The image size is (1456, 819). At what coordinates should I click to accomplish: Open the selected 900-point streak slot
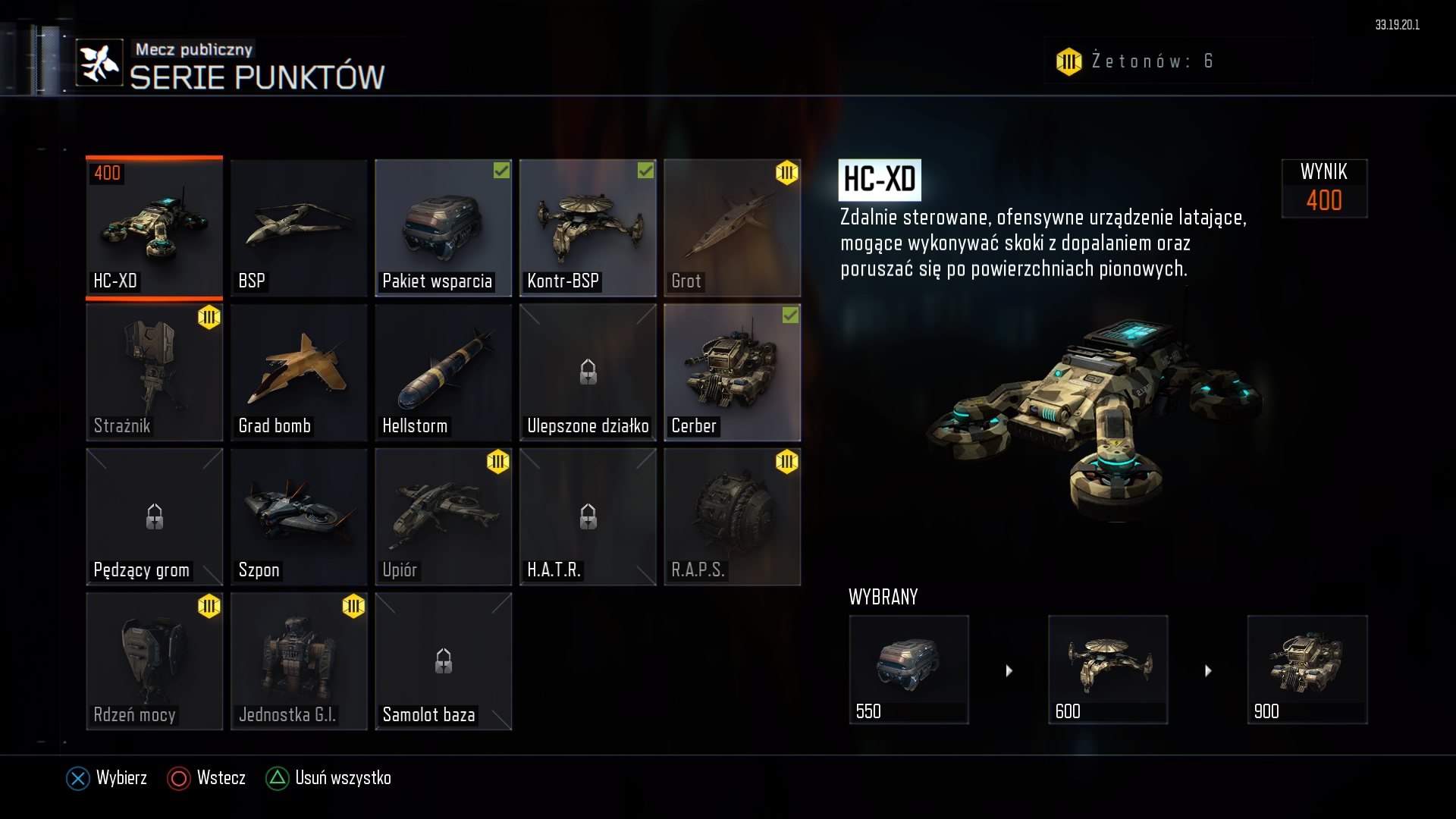point(1307,669)
